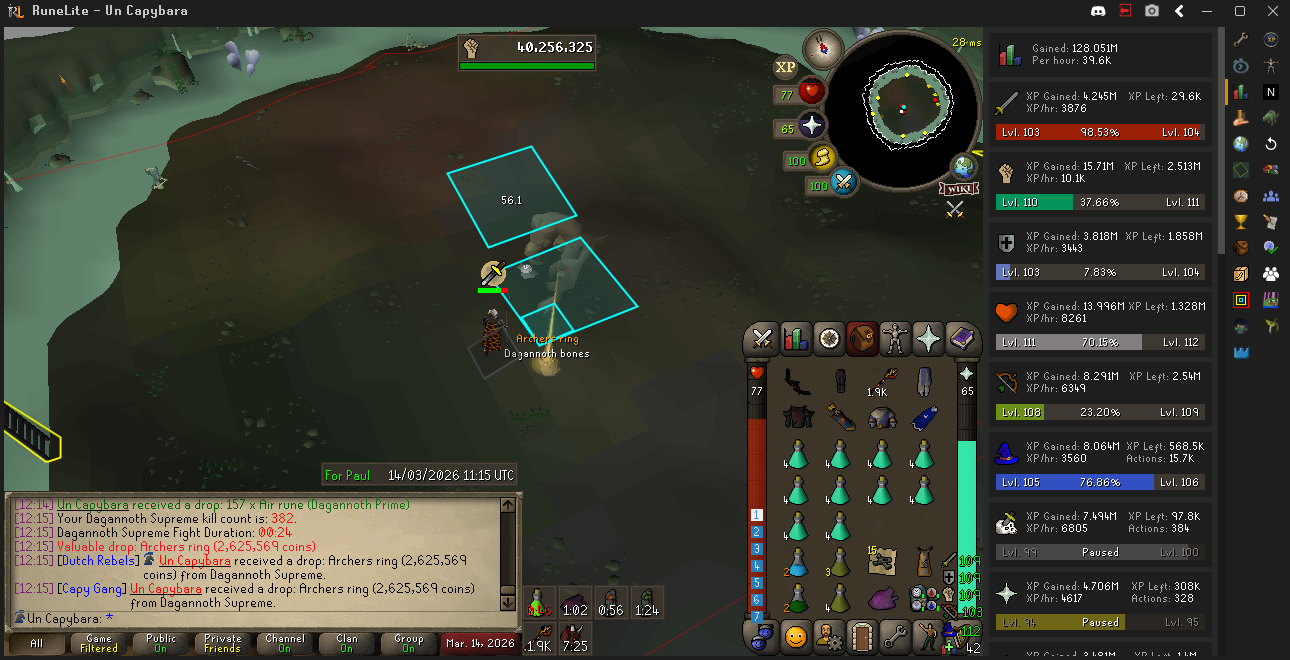The image size is (1290, 660).
Task: Open the Group chat tab
Action: pos(408,643)
